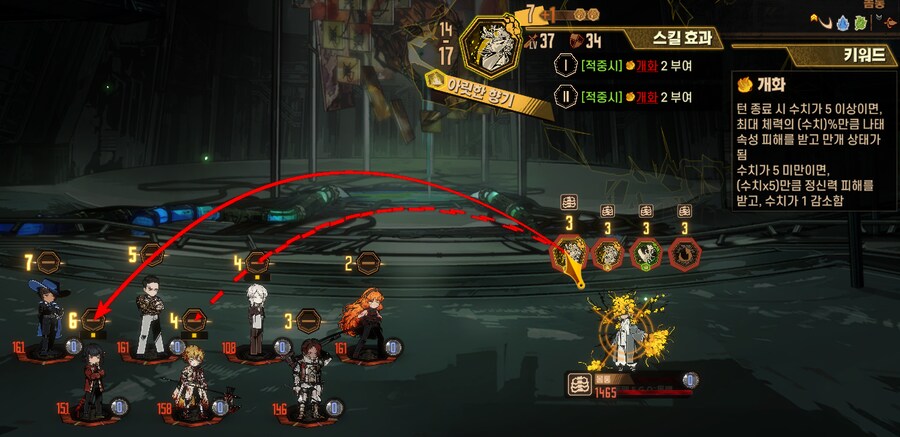Open the 키워드 keyword panel header
900x437 pixels.
tap(860, 55)
